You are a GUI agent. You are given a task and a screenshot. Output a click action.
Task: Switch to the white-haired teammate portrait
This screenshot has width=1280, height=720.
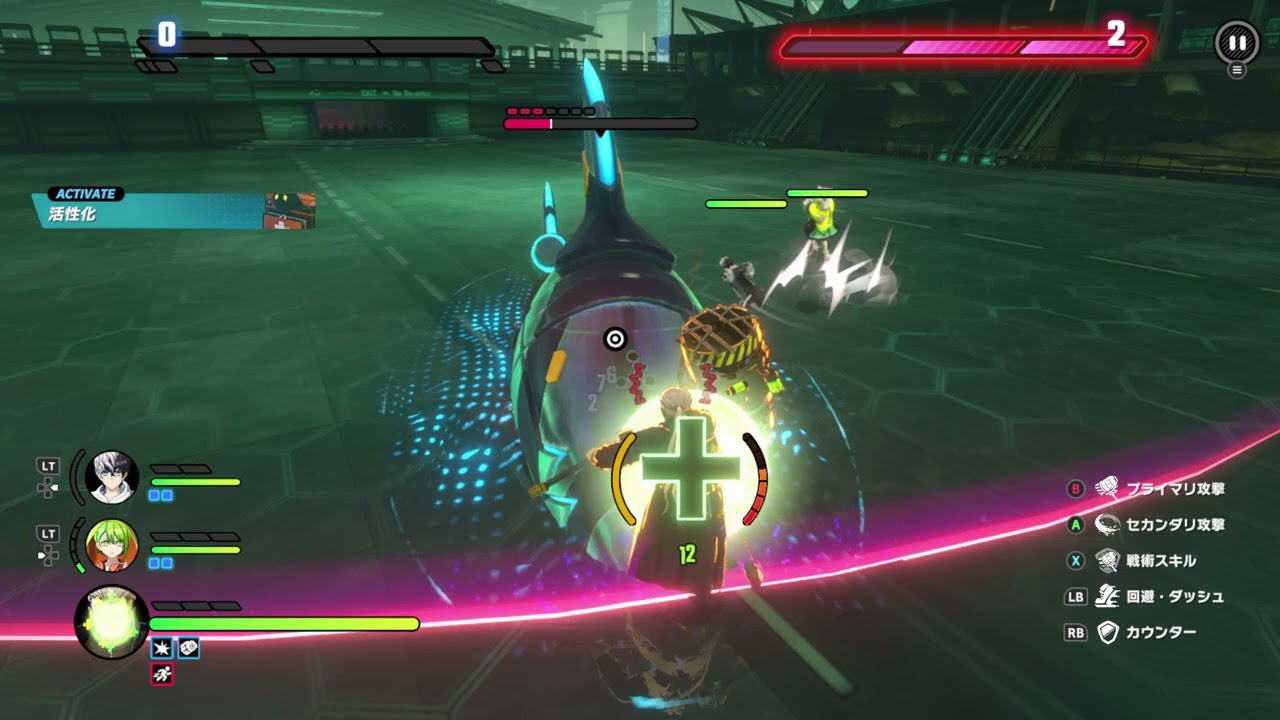click(x=111, y=477)
